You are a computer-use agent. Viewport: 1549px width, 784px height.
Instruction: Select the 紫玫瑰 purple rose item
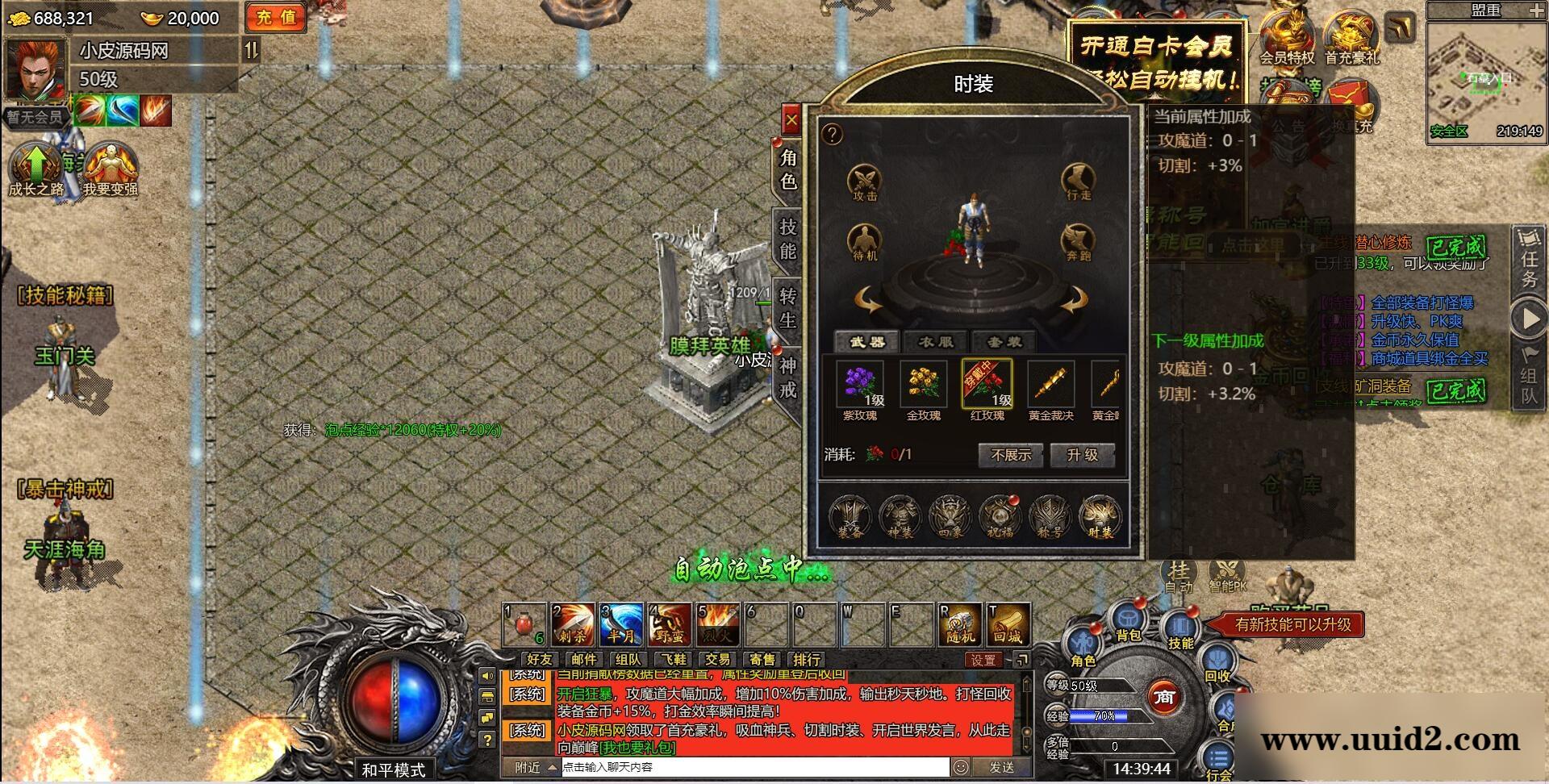click(x=860, y=386)
